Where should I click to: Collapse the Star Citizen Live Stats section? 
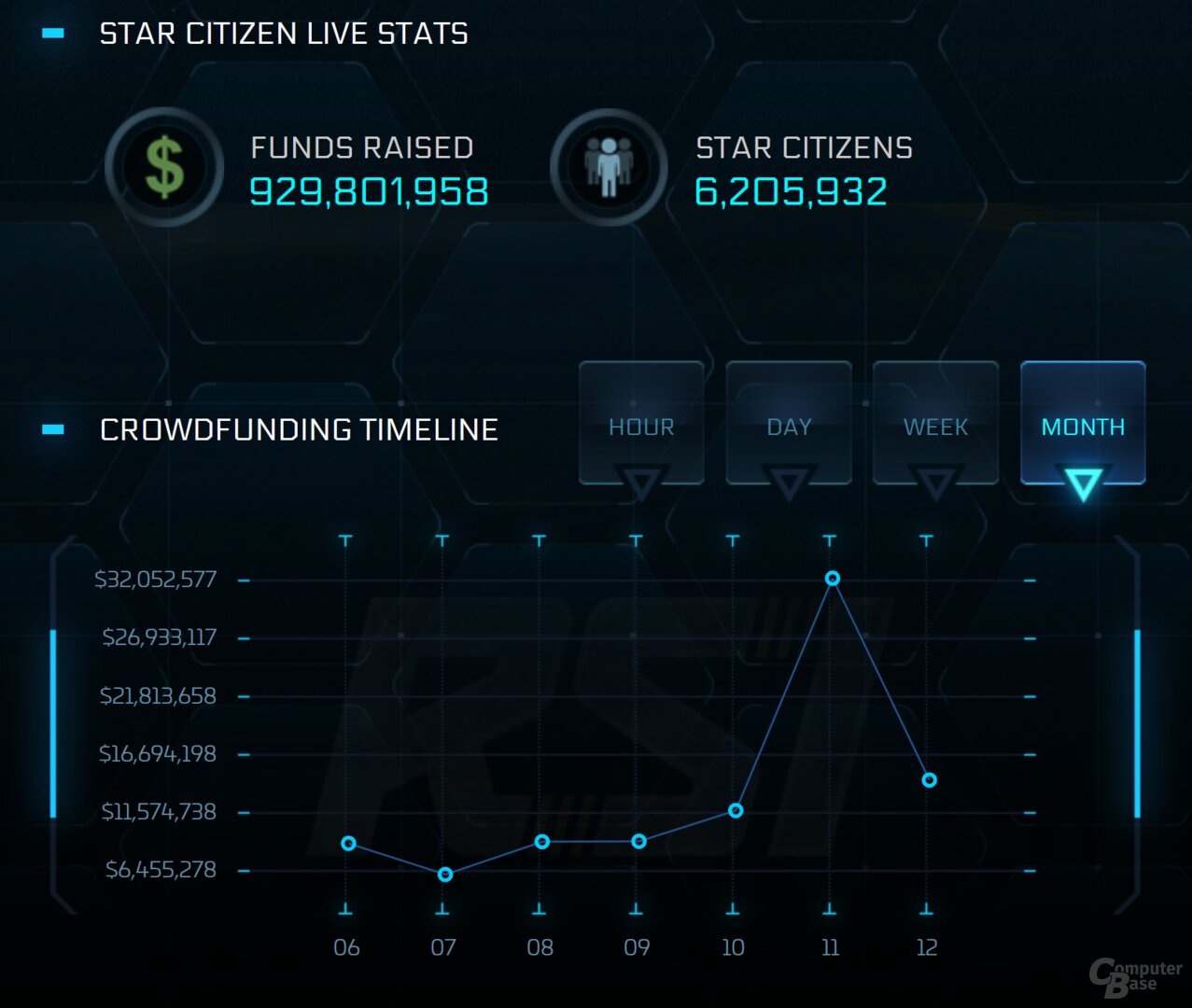(53, 34)
